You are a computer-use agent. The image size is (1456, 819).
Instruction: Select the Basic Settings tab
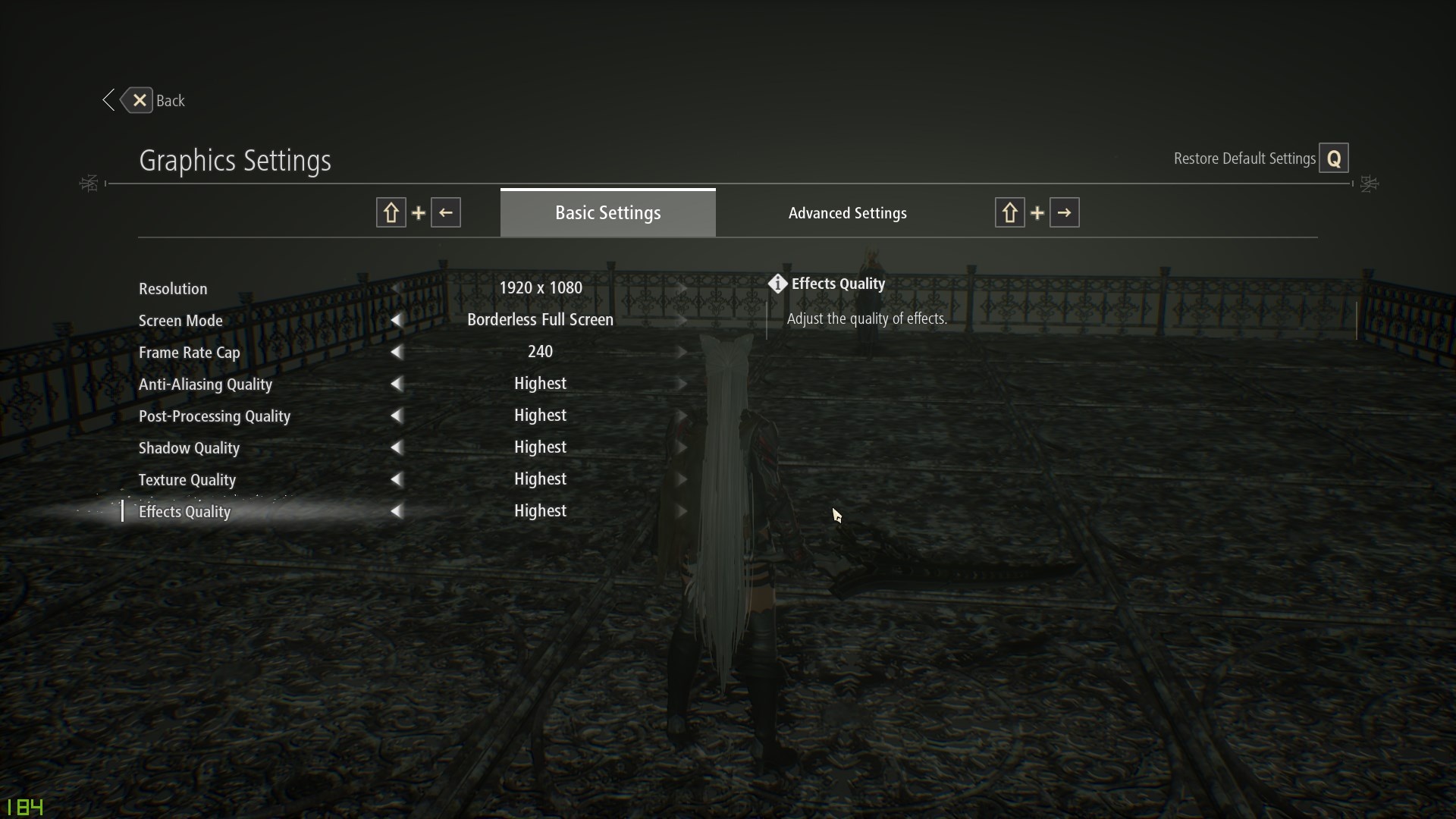(x=607, y=213)
